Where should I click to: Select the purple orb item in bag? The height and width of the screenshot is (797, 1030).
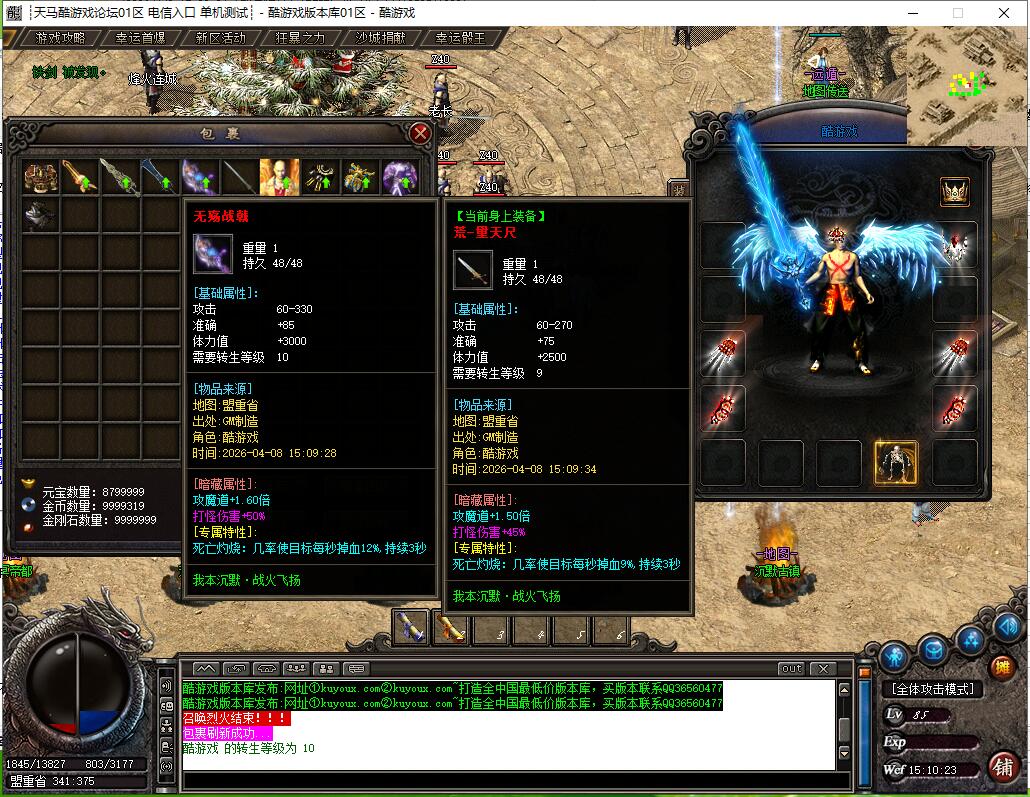pyautogui.click(x=401, y=177)
